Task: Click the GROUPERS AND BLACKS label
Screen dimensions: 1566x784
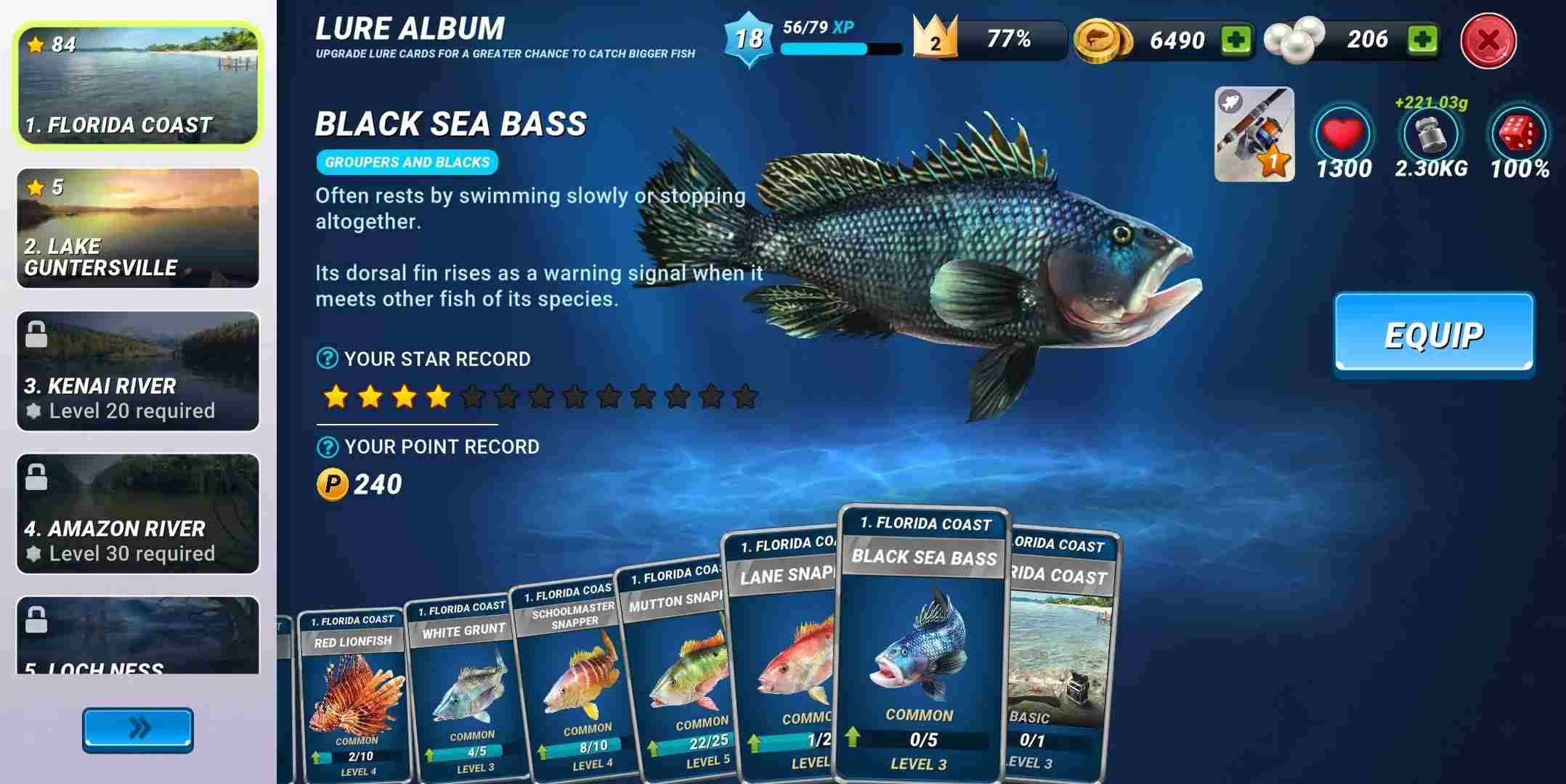Action: [407, 162]
